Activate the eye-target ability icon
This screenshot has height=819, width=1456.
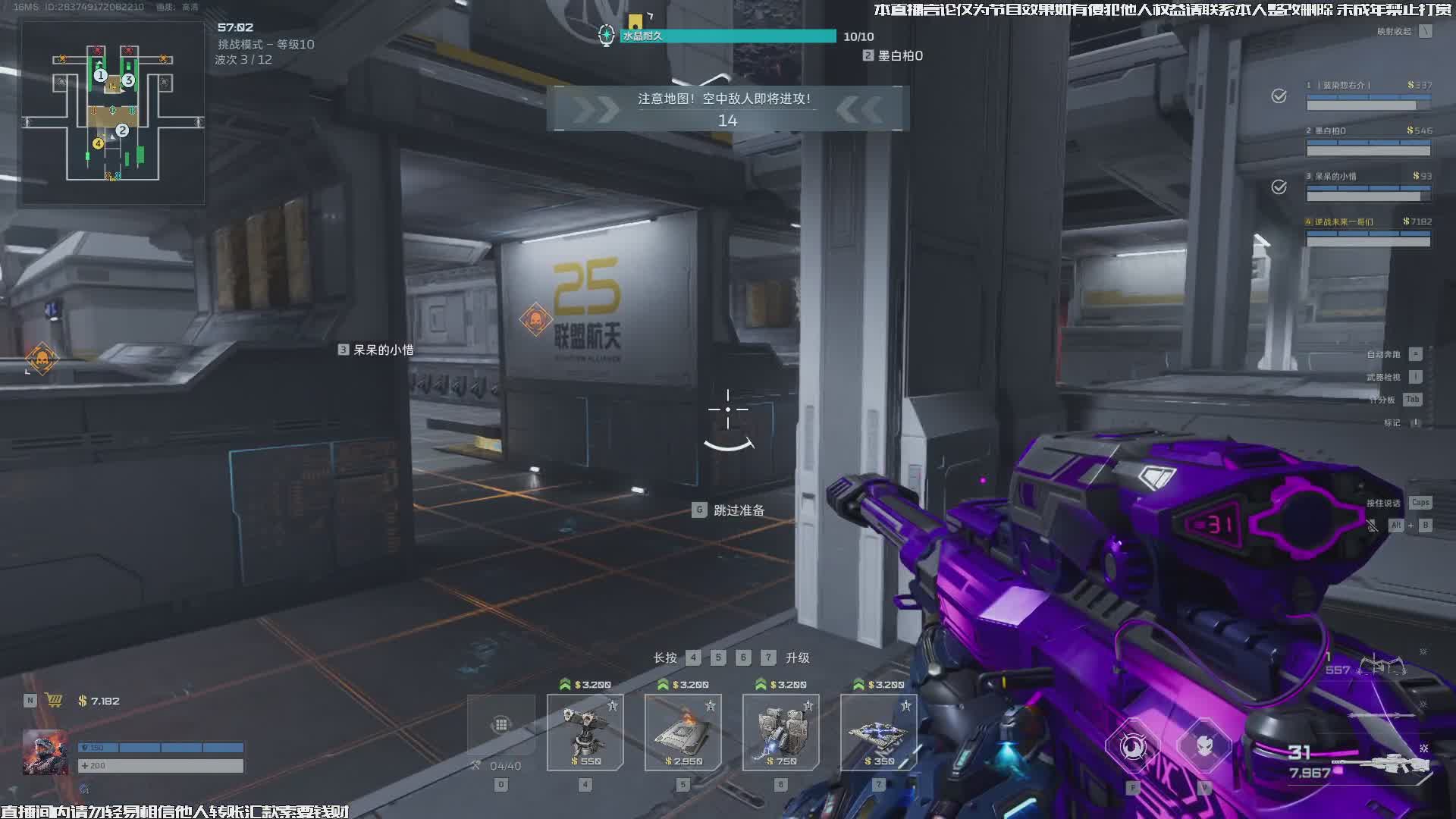[1133, 747]
